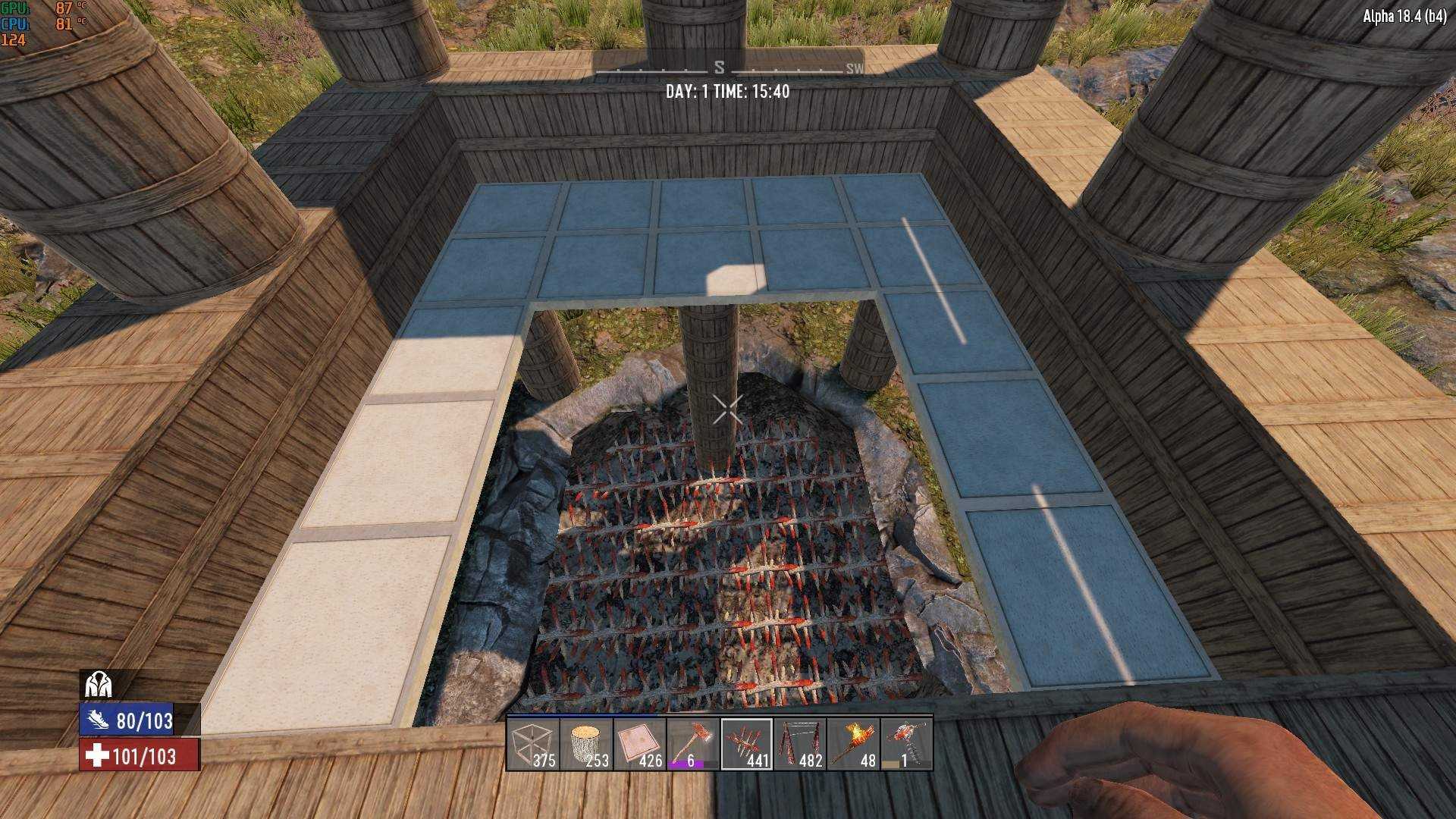The width and height of the screenshot is (1456, 819).
Task: Click the jacket status buff icon
Action: tap(99, 685)
